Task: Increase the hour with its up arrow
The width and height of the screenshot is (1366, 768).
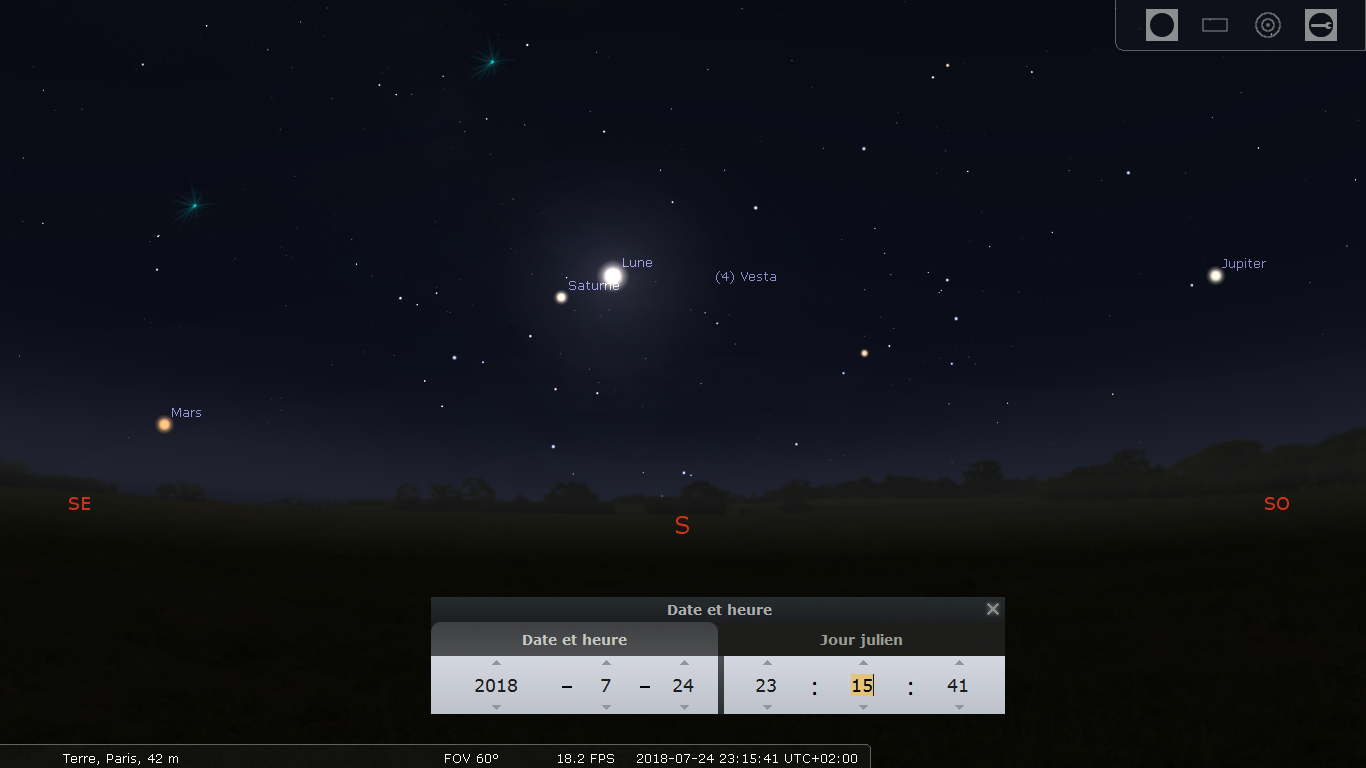Action: click(x=767, y=663)
